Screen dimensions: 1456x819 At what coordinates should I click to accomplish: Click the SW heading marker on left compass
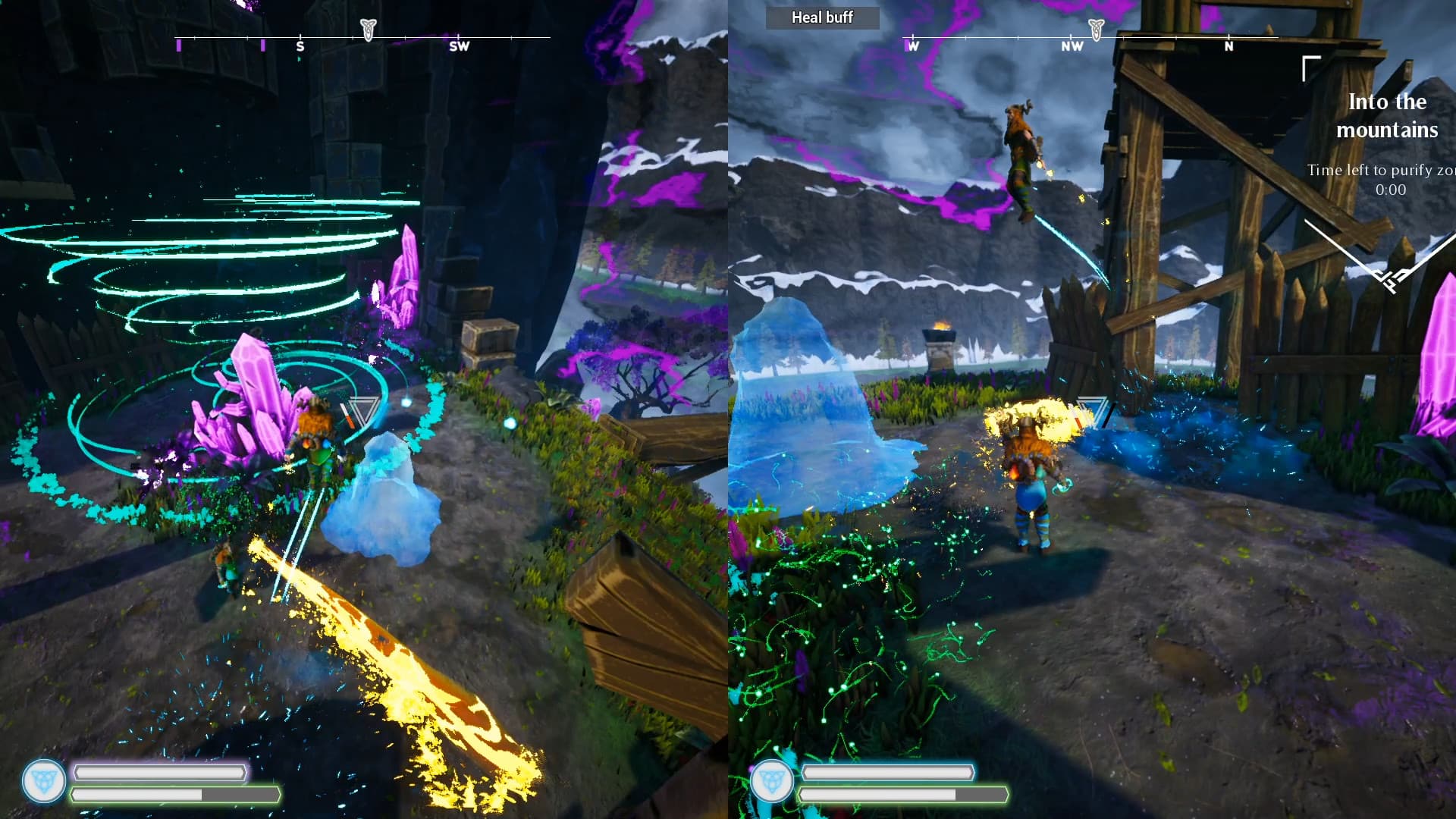[458, 46]
